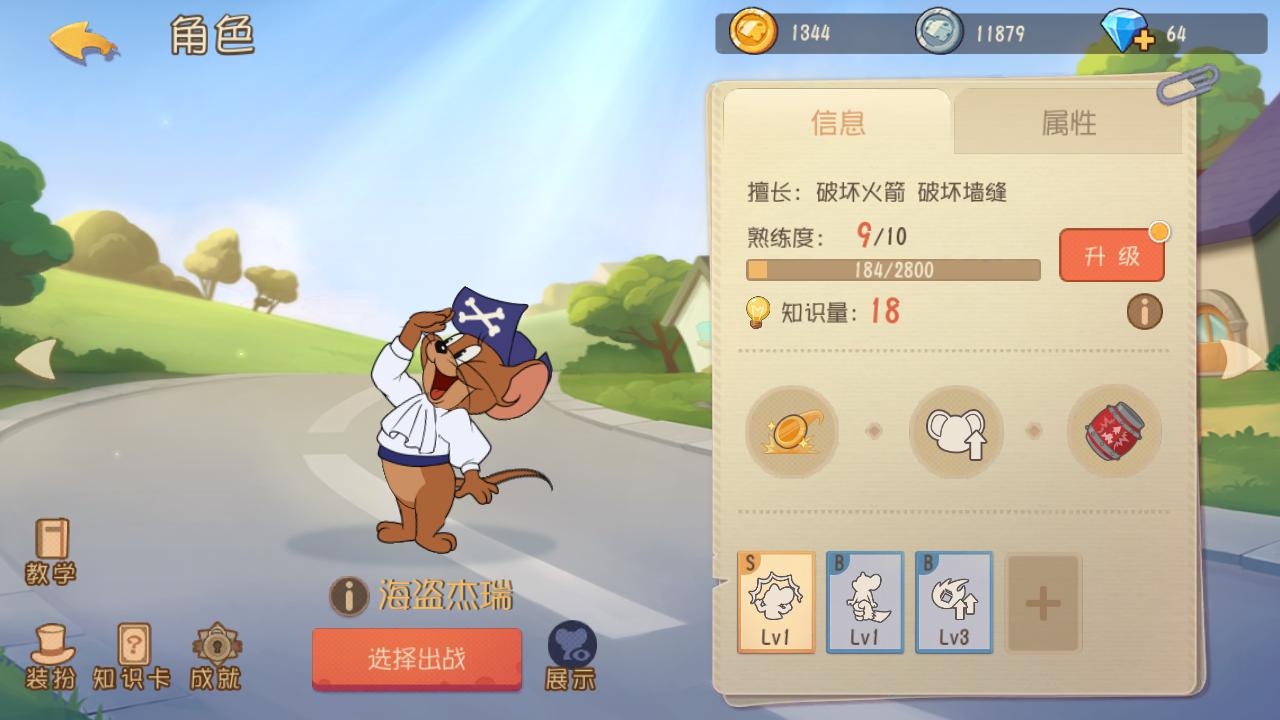Stay on the 信息 tab
The height and width of the screenshot is (720, 1280).
pos(838,123)
